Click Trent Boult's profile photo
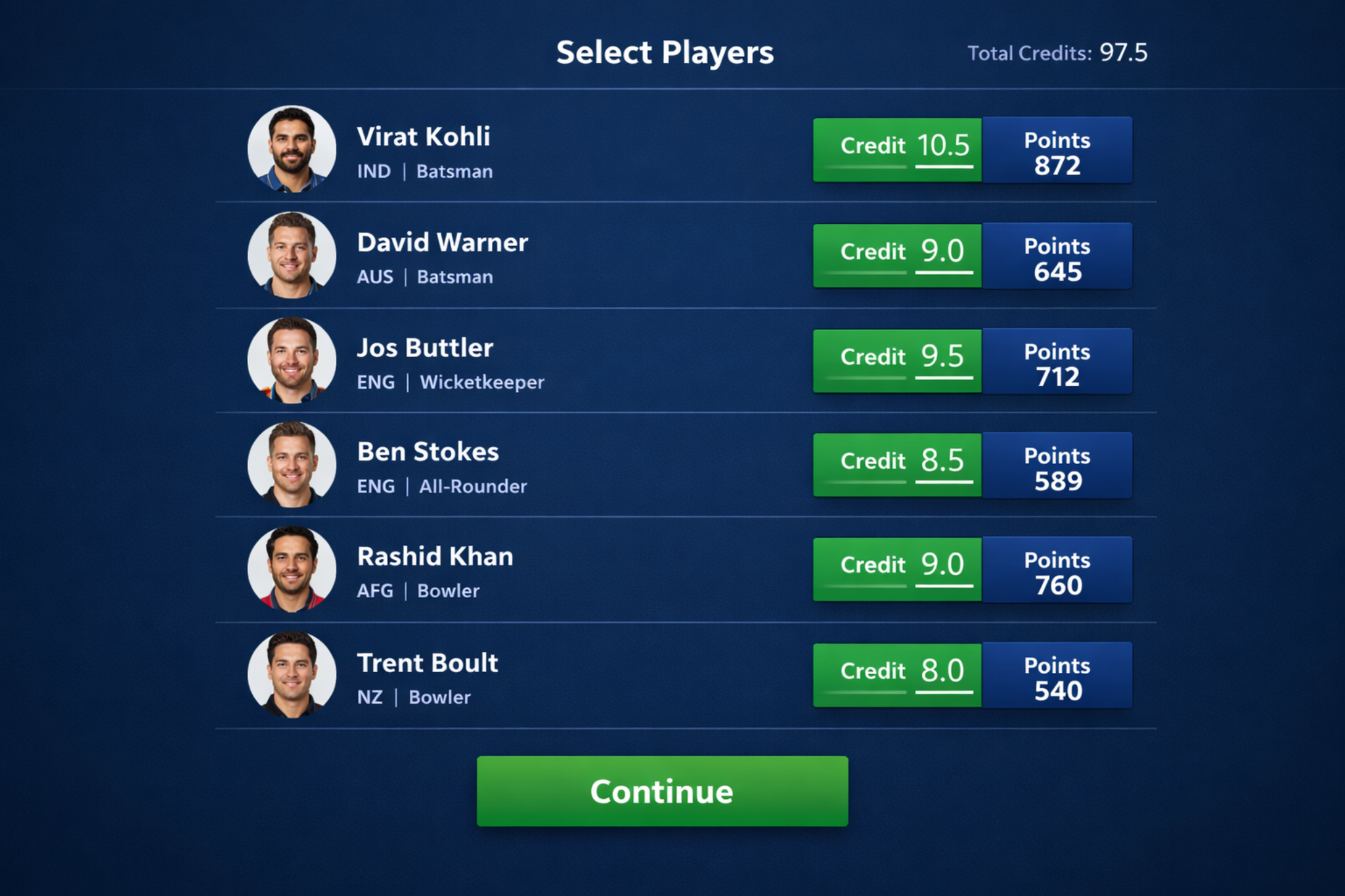Screen dimensions: 1345x896 292,675
